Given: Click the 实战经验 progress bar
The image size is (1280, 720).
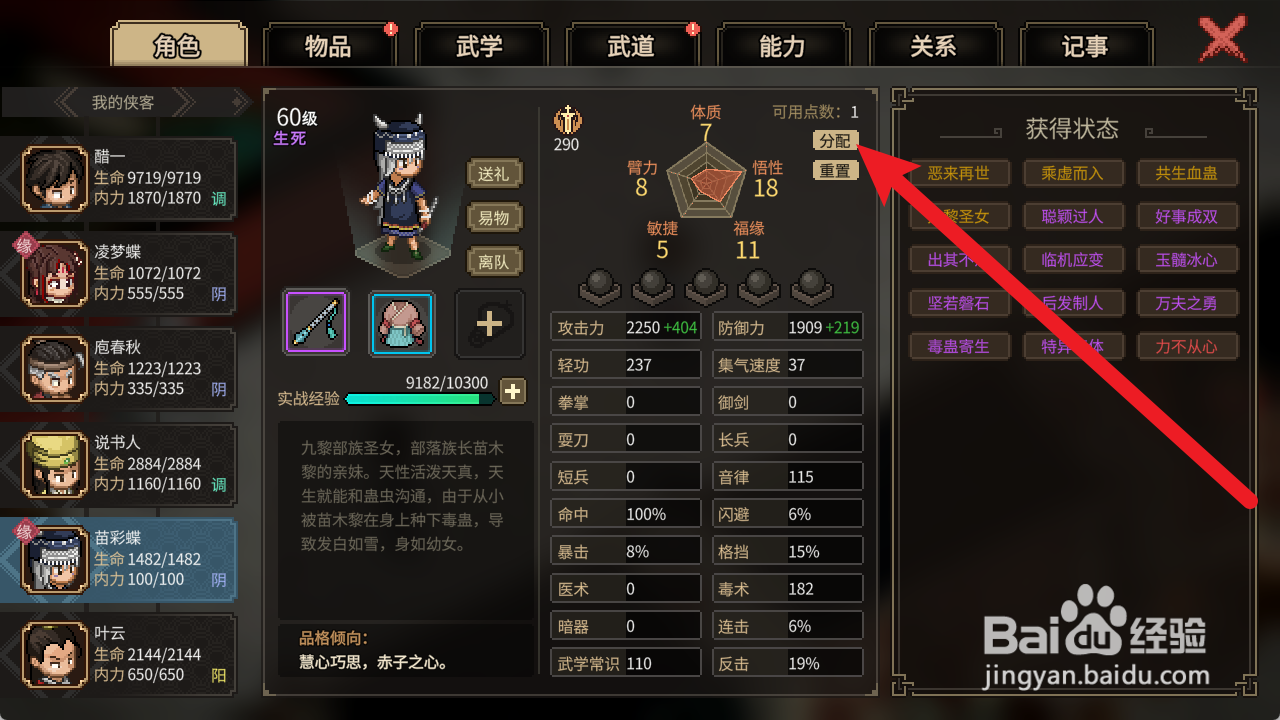Looking at the screenshot, I should [x=420, y=398].
